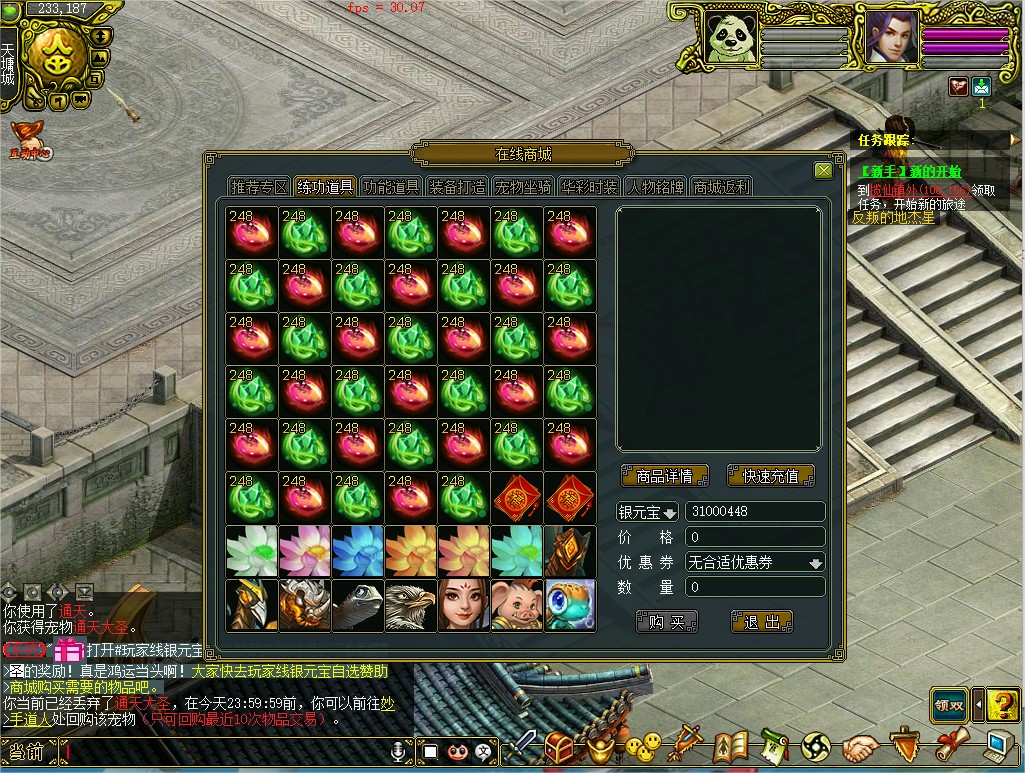This screenshot has height=773, width=1025.
Task: Open the 银元宝 currency dropdown
Action: (x=648, y=512)
